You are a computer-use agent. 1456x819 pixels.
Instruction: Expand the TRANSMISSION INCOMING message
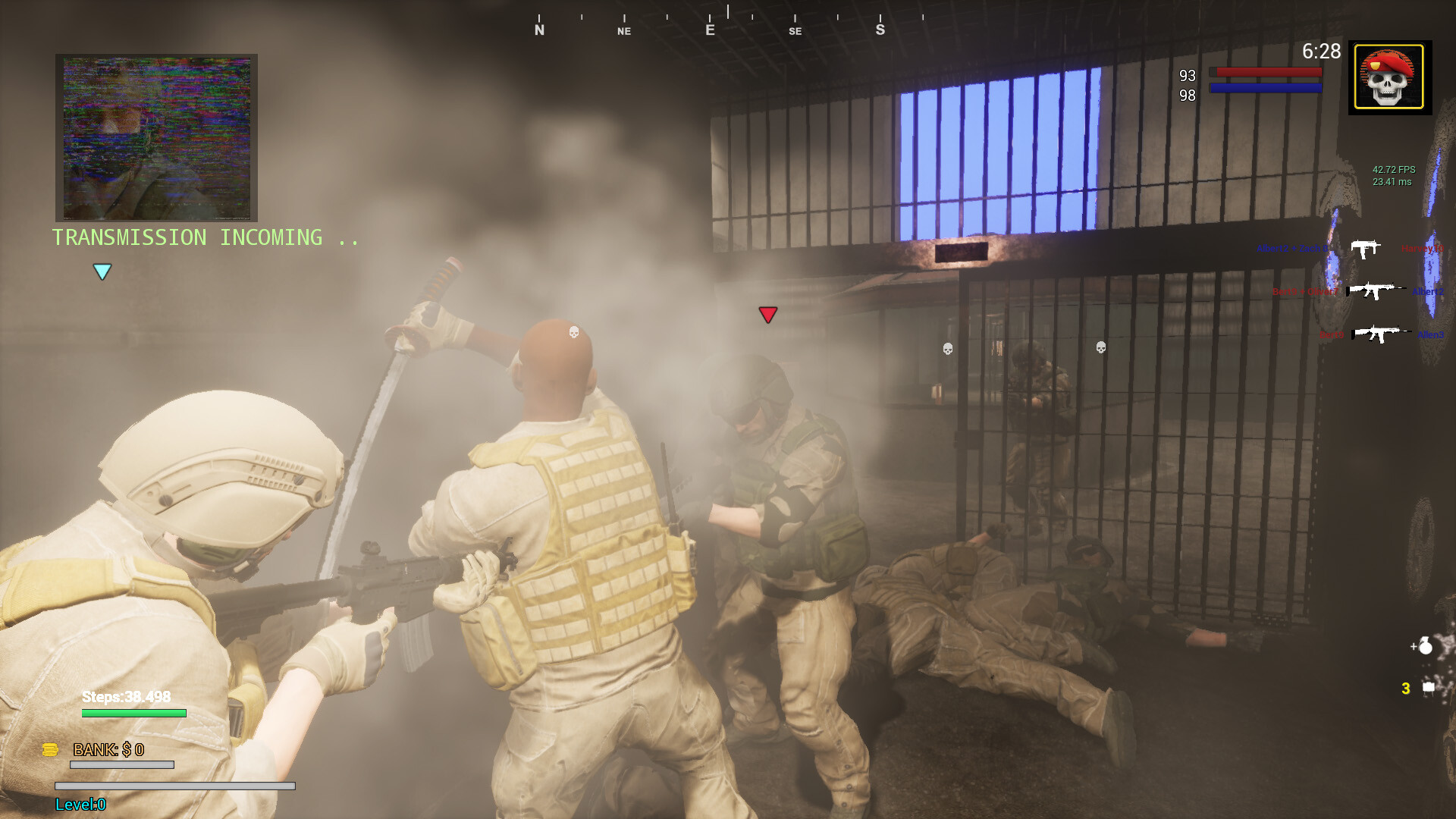click(203, 237)
